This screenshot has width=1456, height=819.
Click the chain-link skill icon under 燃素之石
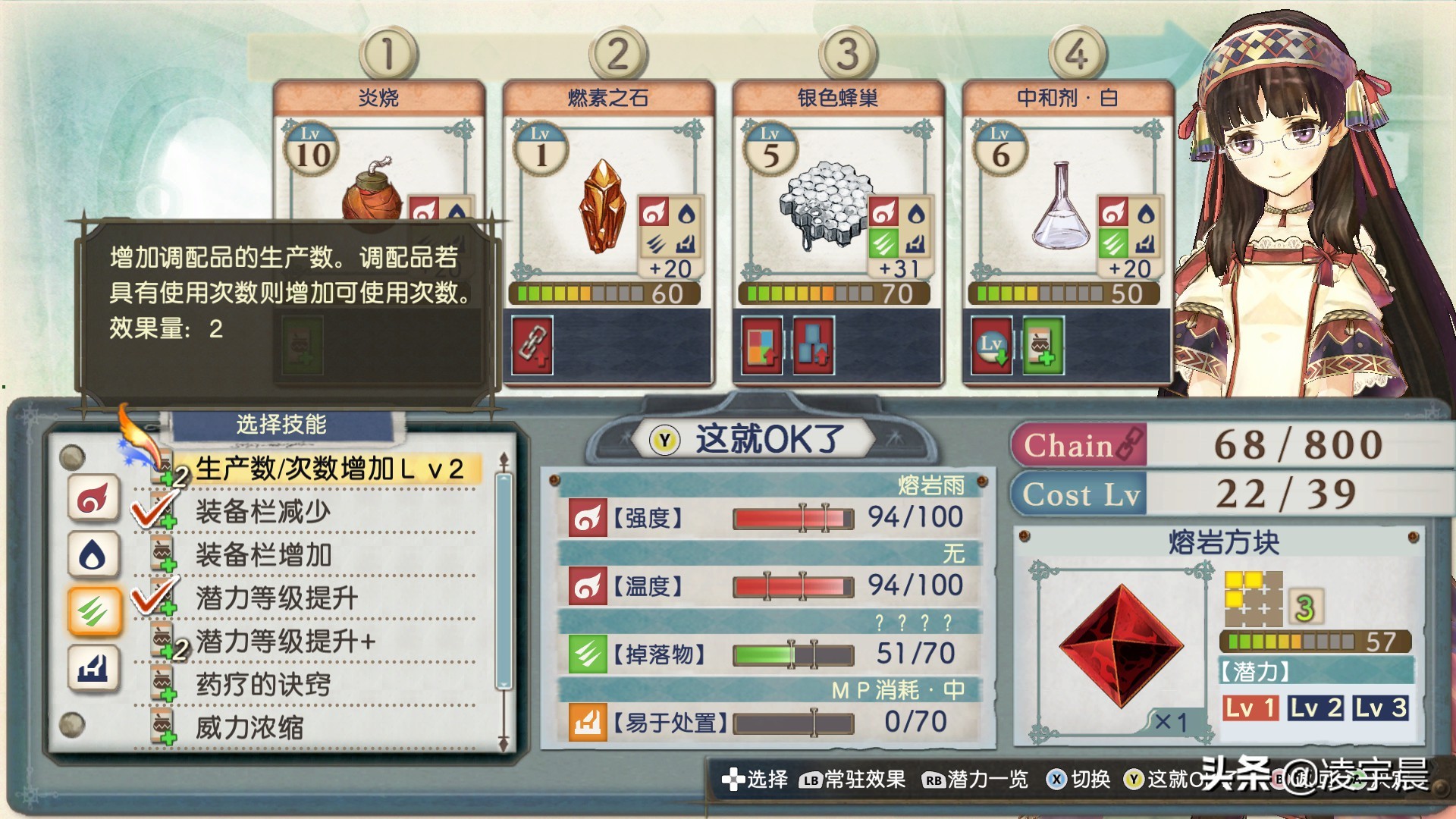click(x=532, y=346)
